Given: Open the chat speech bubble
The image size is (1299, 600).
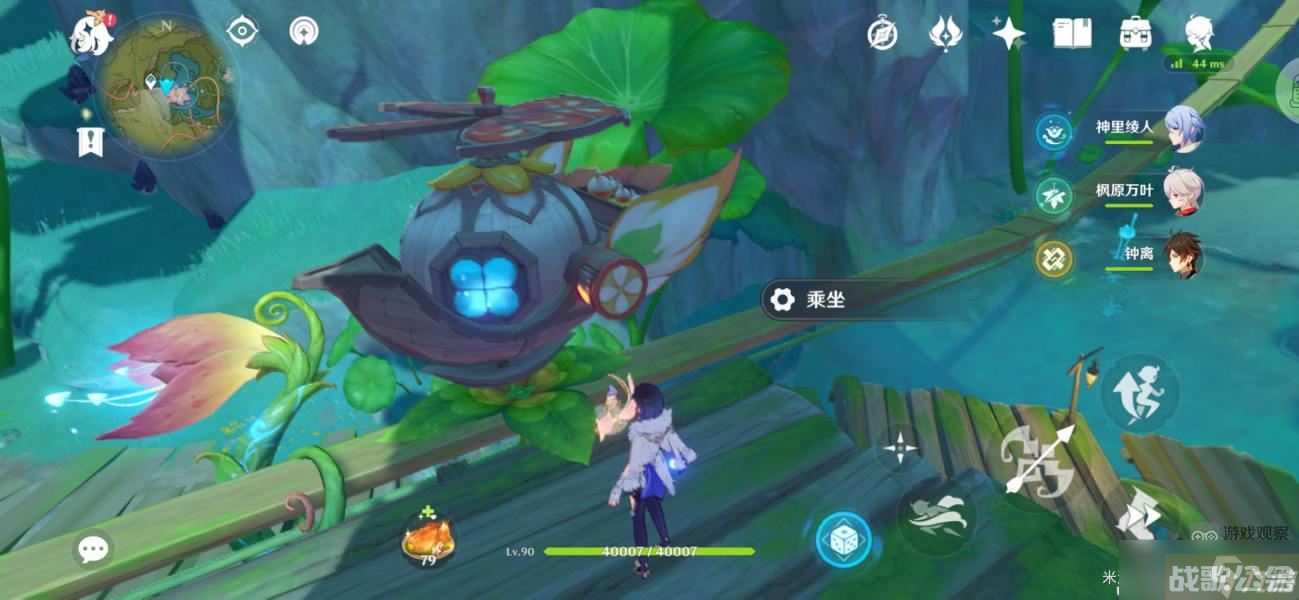Looking at the screenshot, I should click(x=93, y=548).
